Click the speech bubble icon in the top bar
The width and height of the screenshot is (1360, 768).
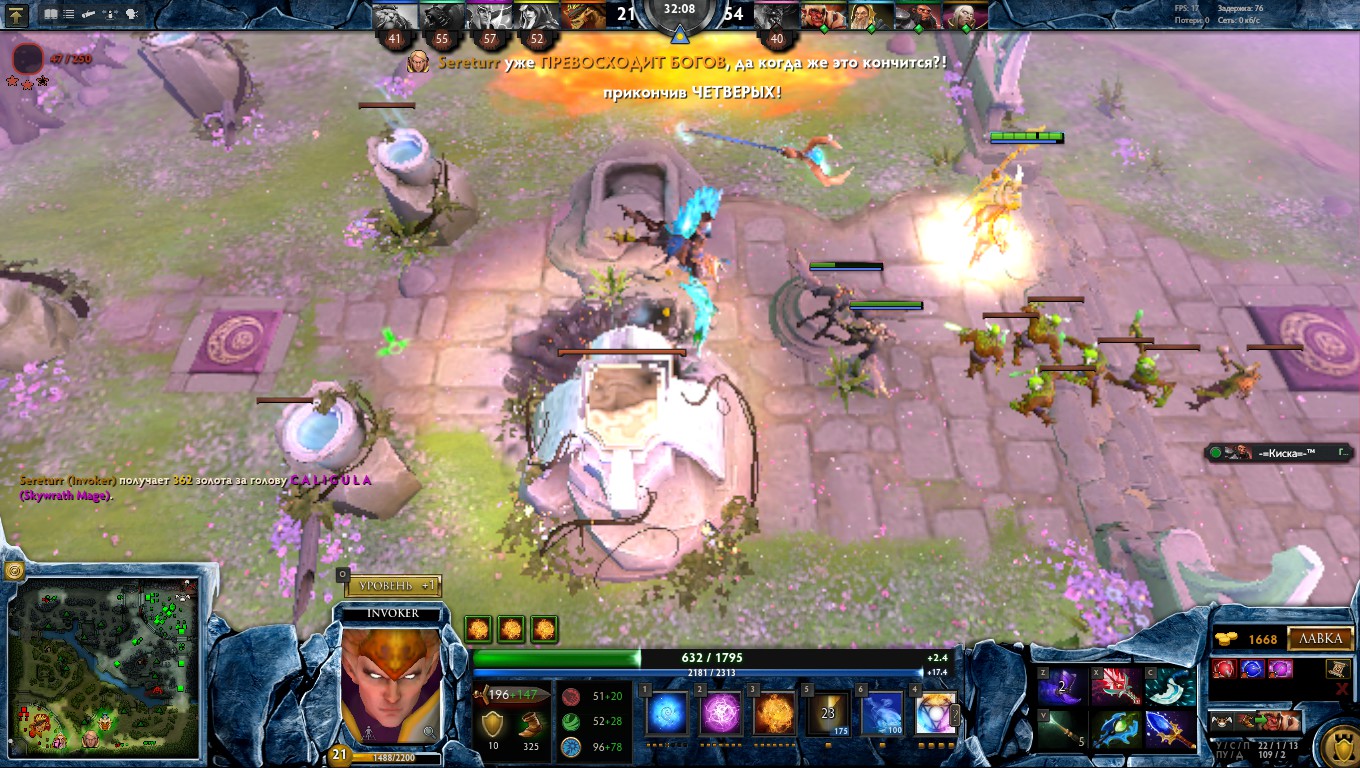pyautogui.click(x=132, y=14)
